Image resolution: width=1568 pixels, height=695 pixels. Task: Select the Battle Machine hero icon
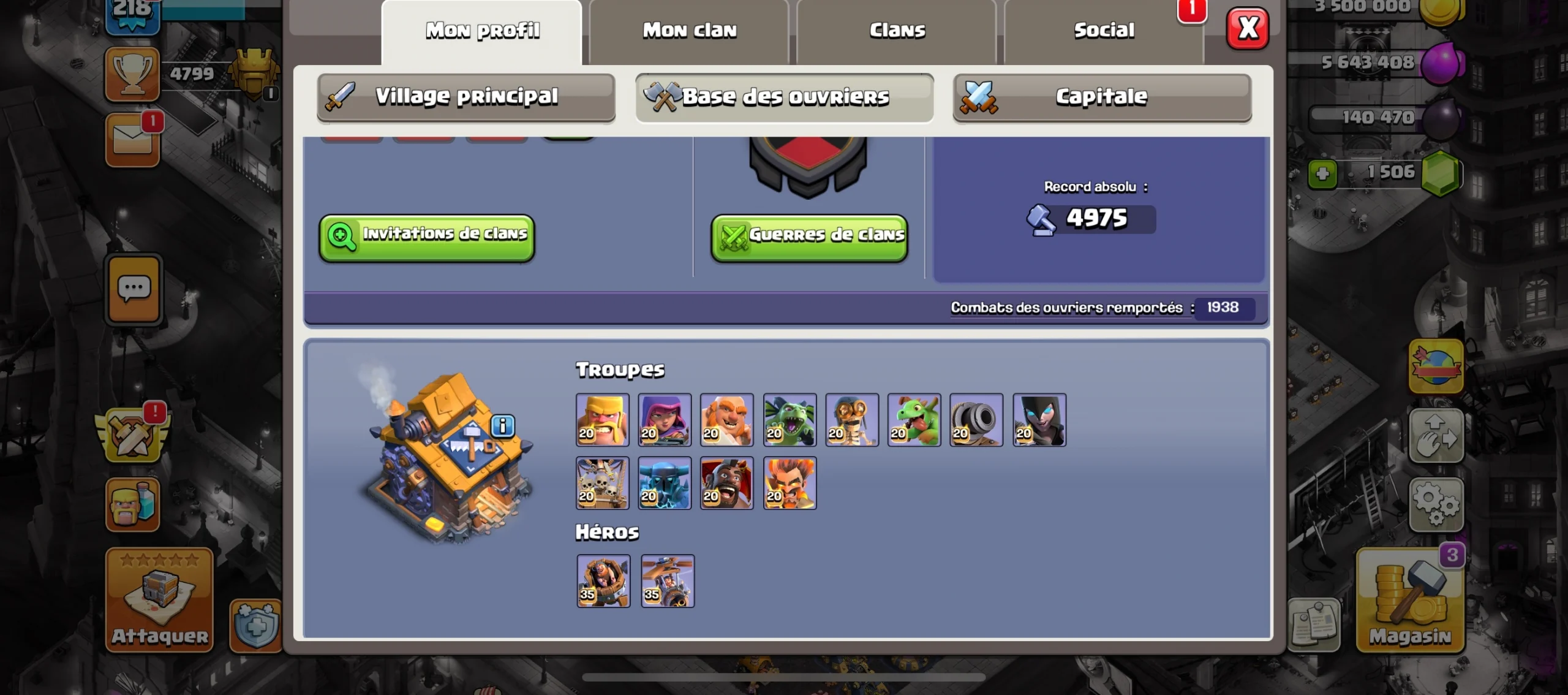tap(603, 581)
